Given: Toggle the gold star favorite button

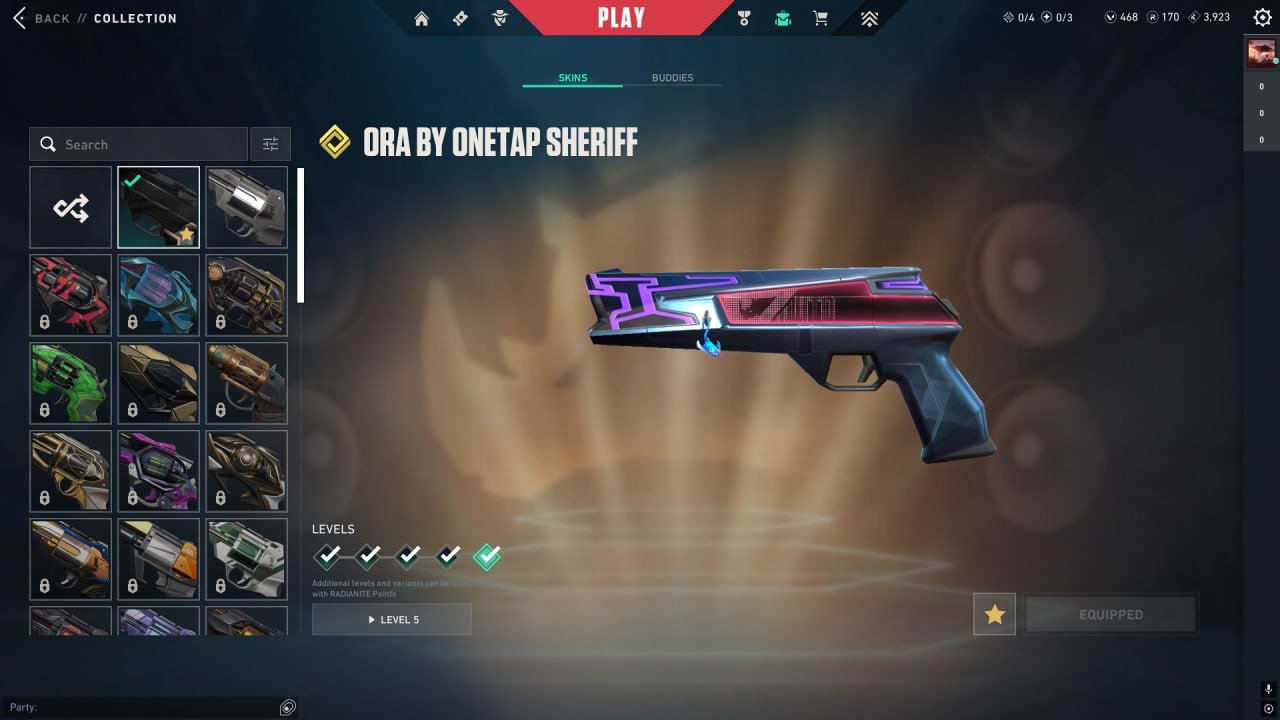Looking at the screenshot, I should 994,614.
